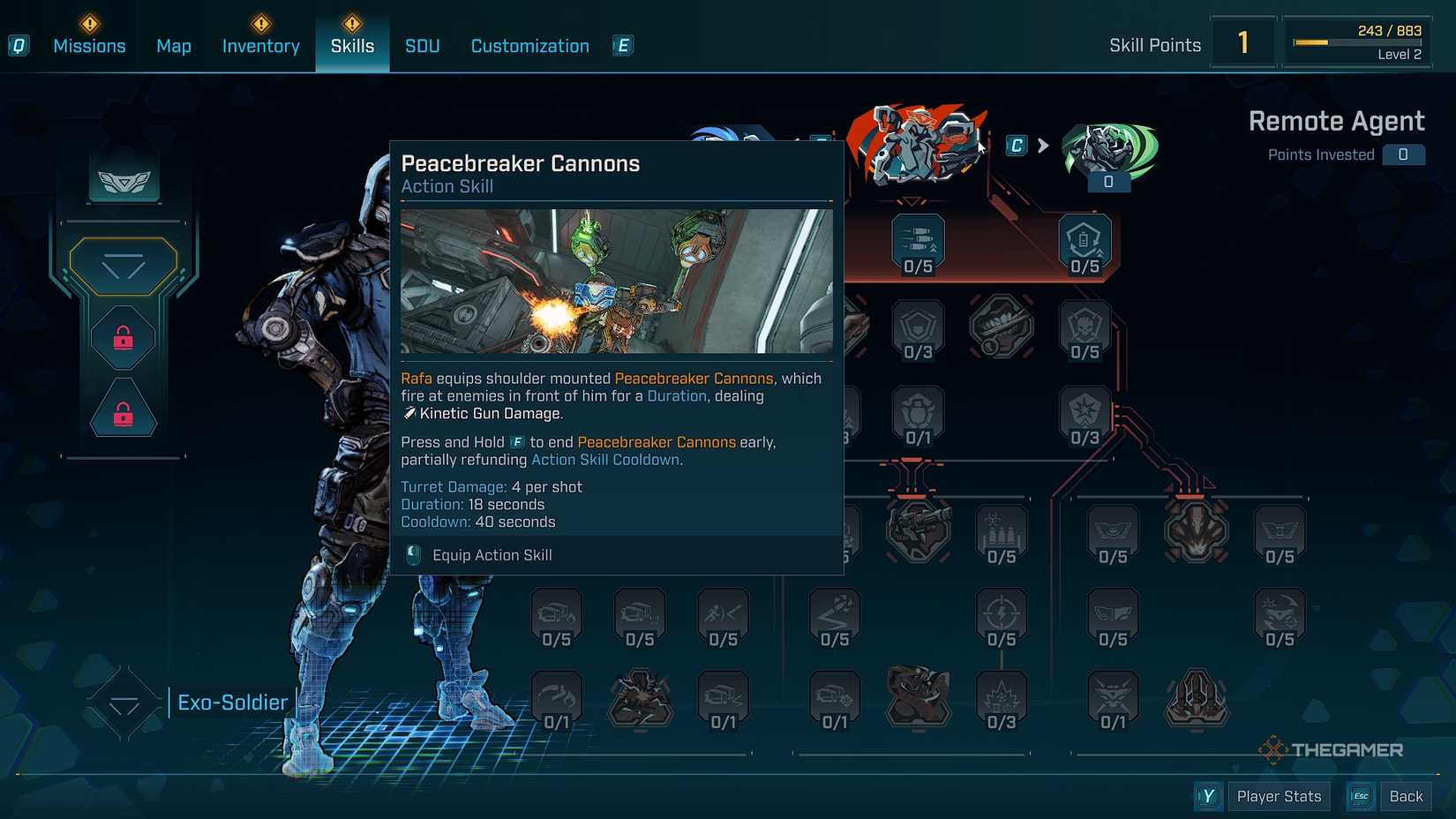The height and width of the screenshot is (819, 1456).
Task: Click the Exo-Soldier class emblem
Action: coord(123,702)
